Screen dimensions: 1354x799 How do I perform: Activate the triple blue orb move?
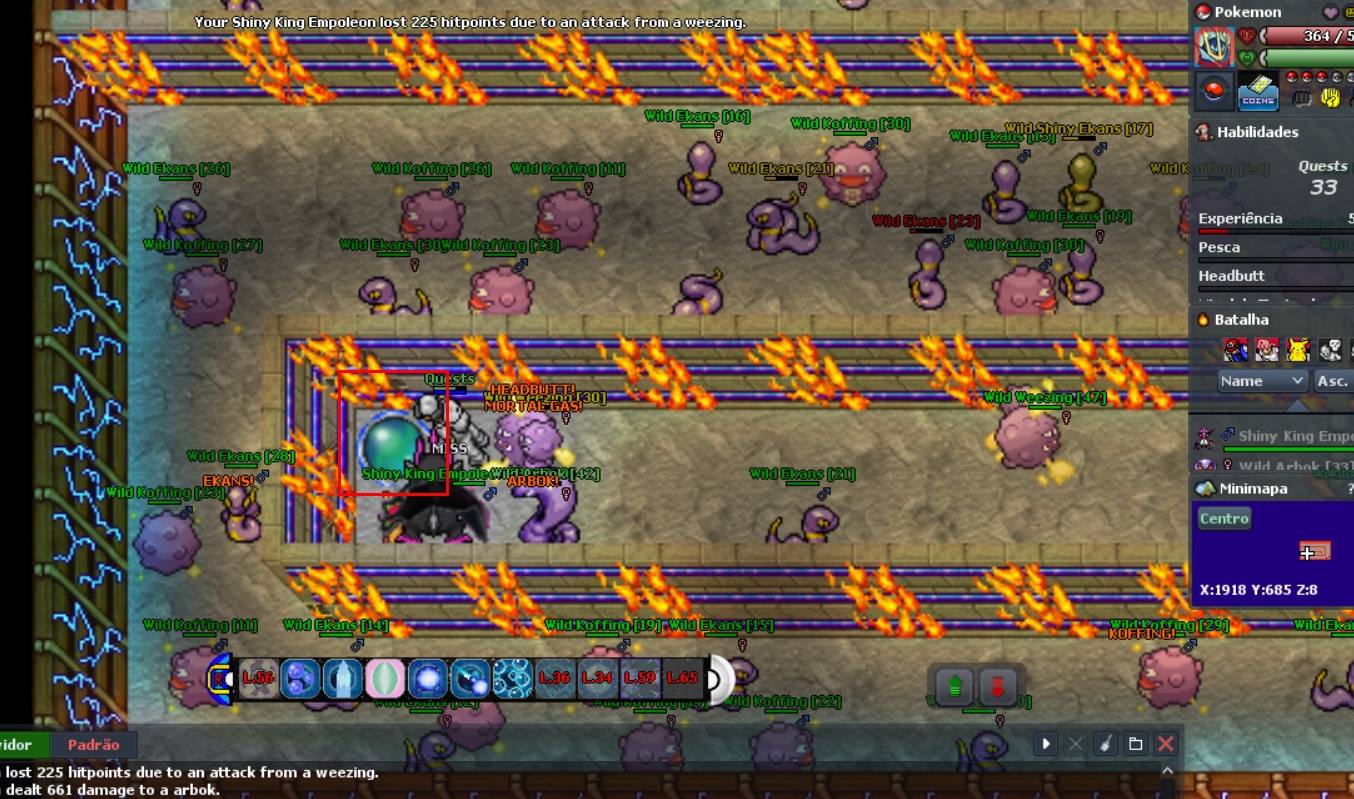(300, 678)
